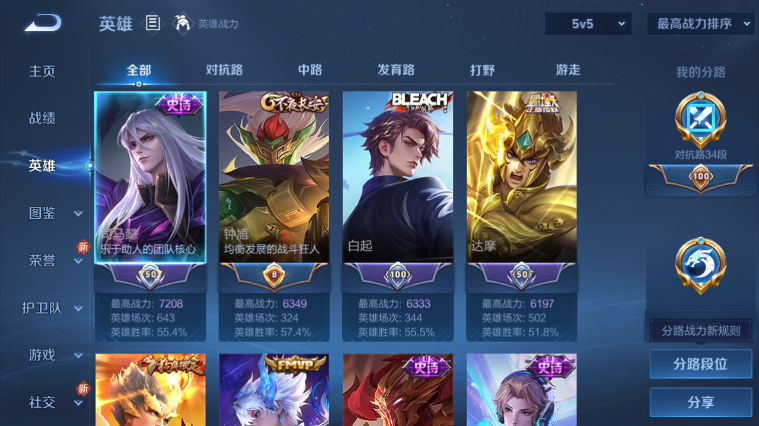Open the 社交 sidebar entry
Screen dimensions: 759x426
[x=42, y=402]
